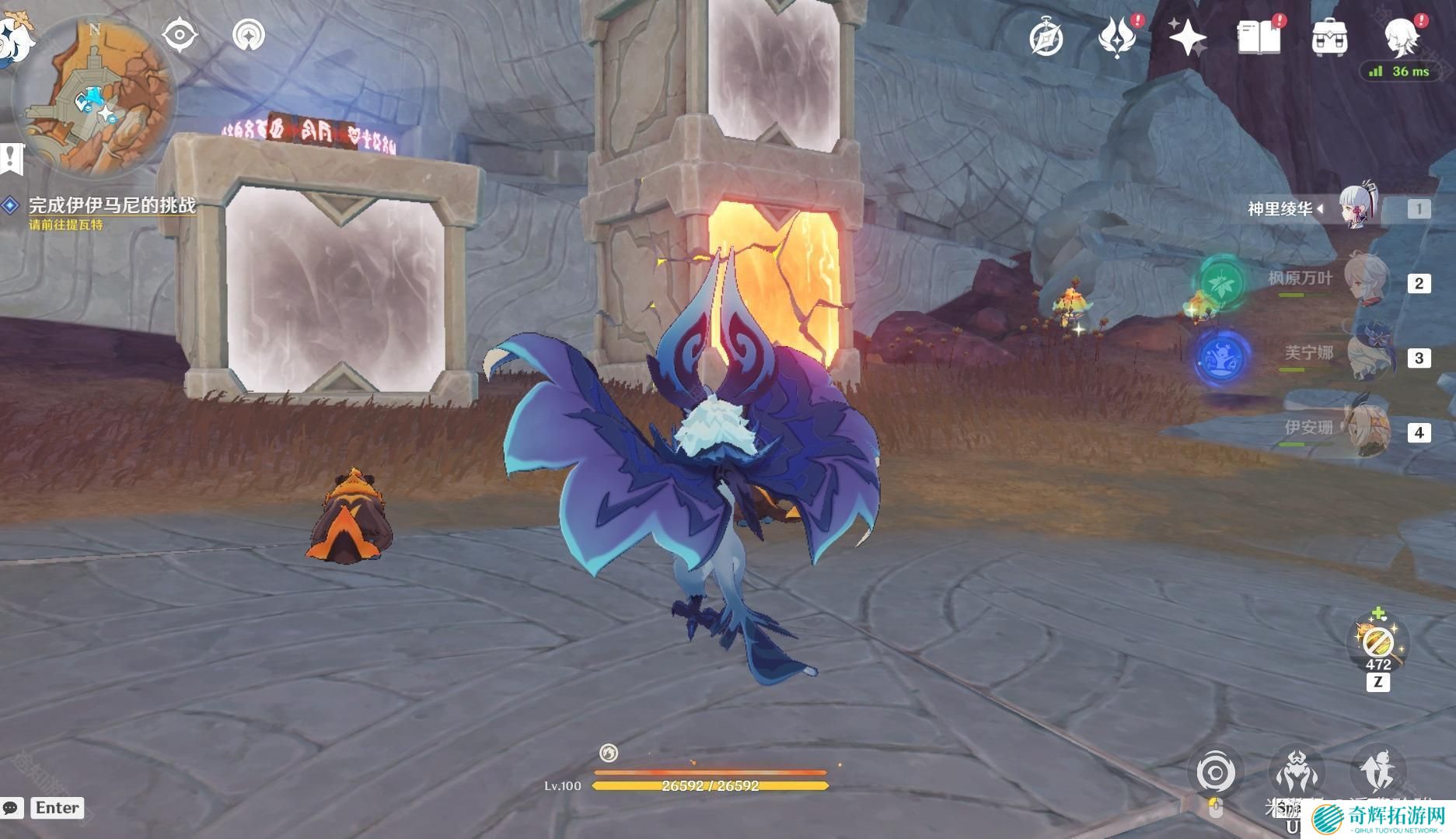Open the chat speech bubble icon

[x=12, y=808]
